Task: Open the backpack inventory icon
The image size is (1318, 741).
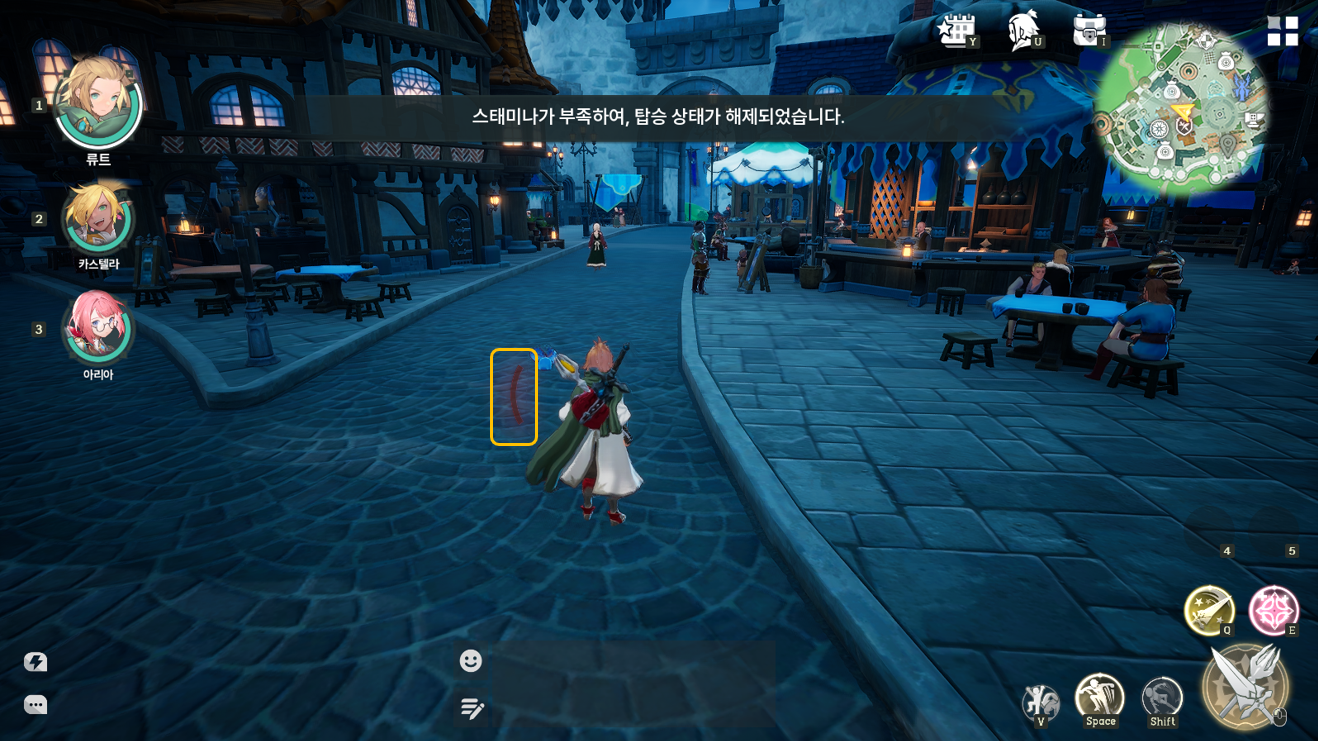Action: point(1089,30)
